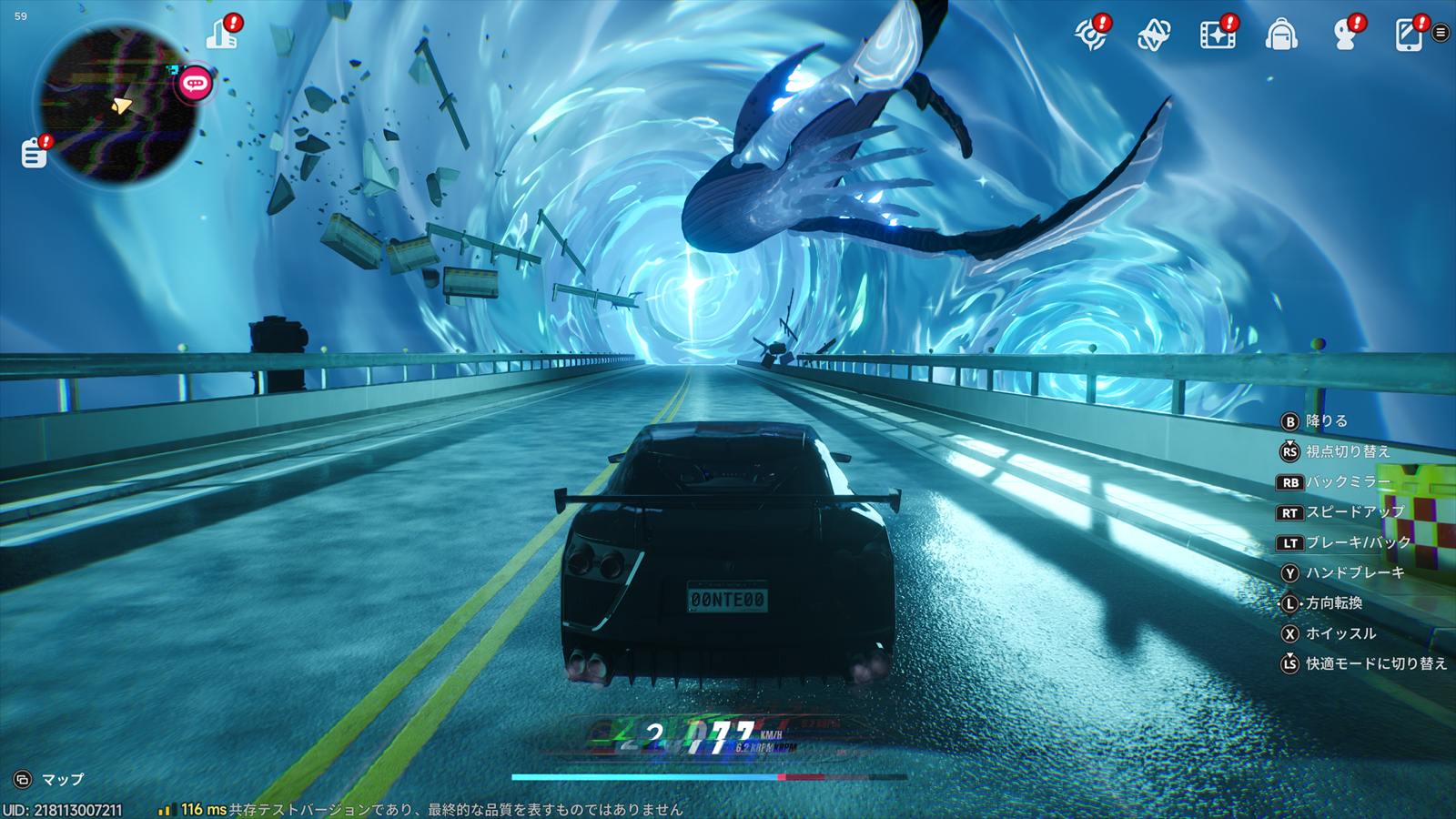
Task: Open the smartphone menu icon
Action: point(1408,35)
